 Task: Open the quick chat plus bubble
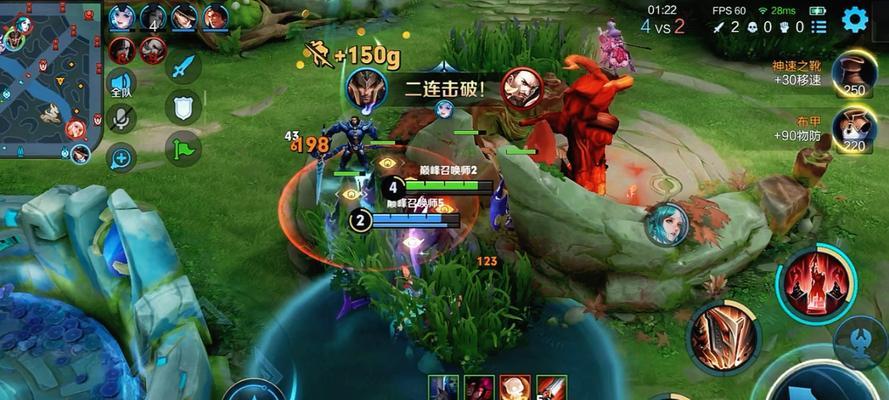(x=122, y=156)
